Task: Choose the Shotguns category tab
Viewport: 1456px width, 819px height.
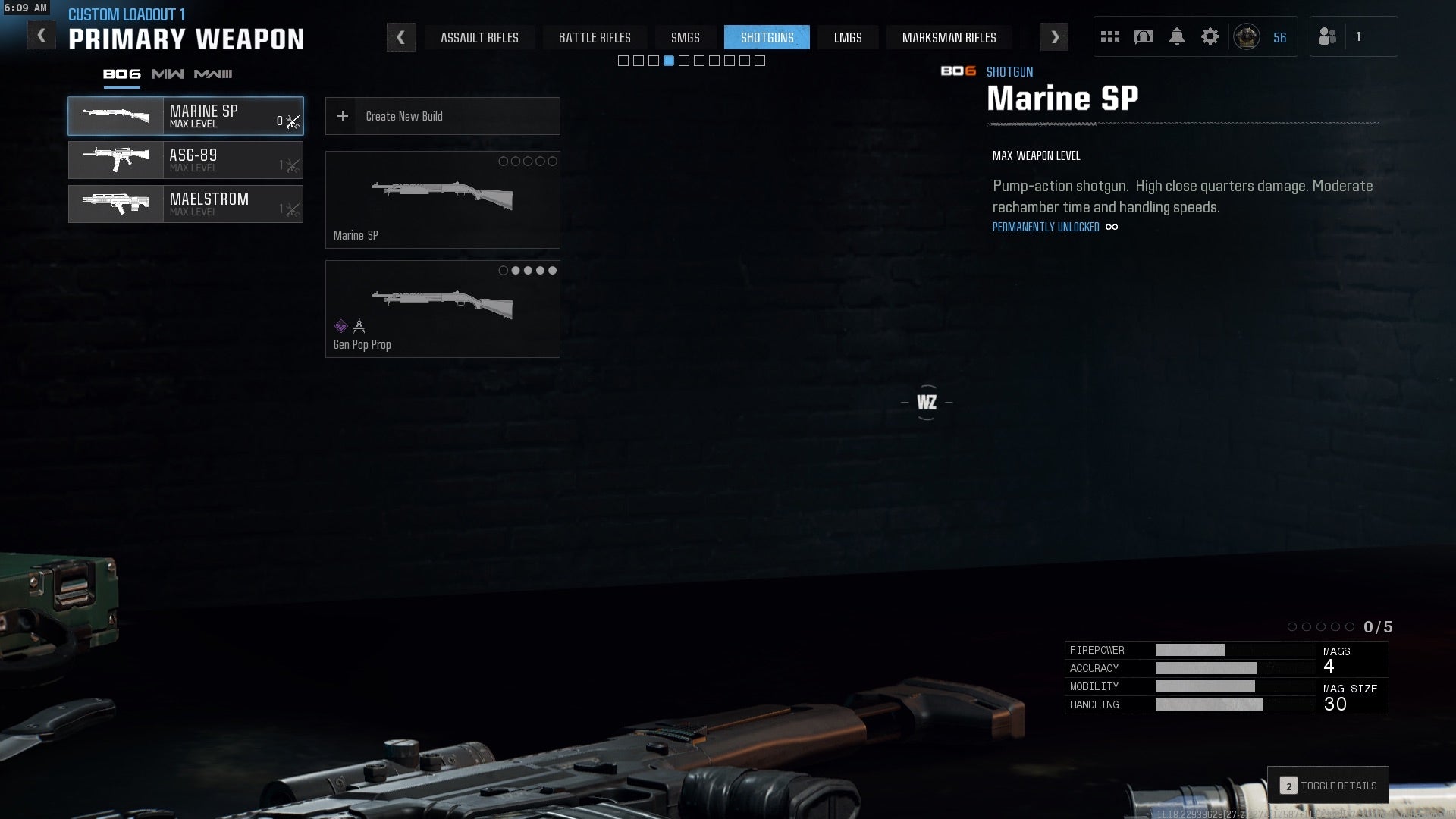Action: point(767,37)
